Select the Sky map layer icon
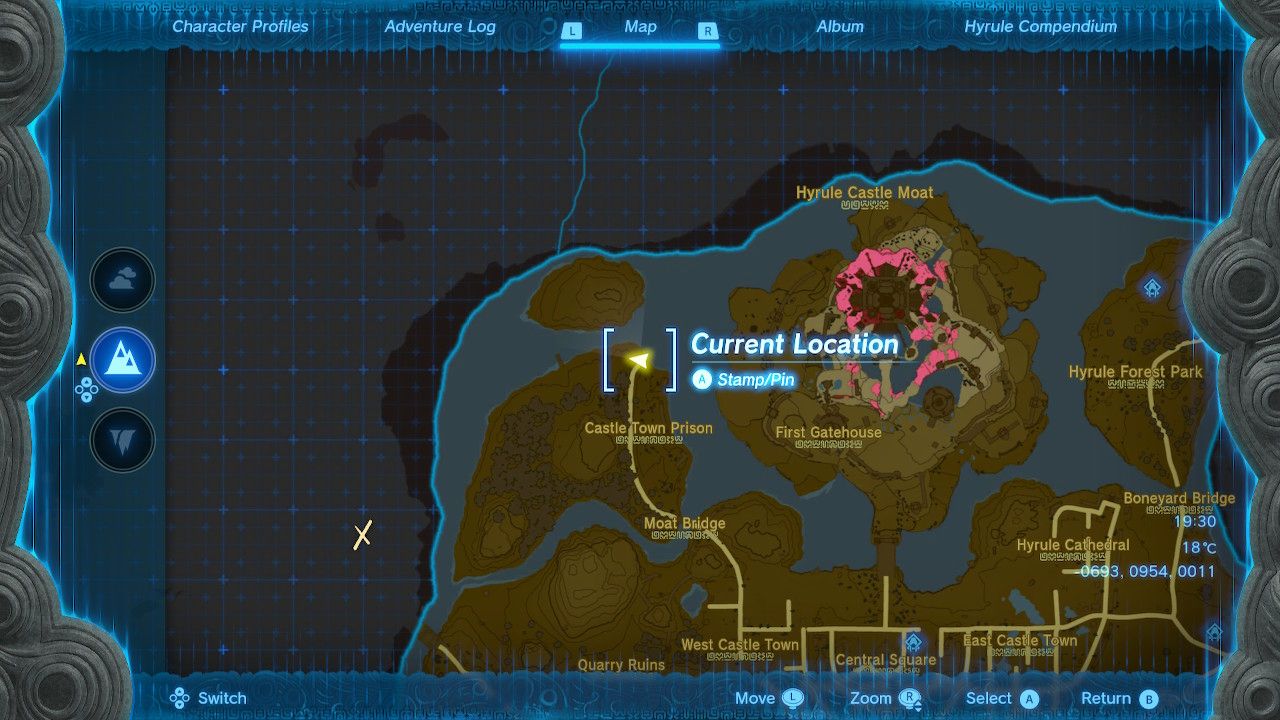 pos(122,280)
